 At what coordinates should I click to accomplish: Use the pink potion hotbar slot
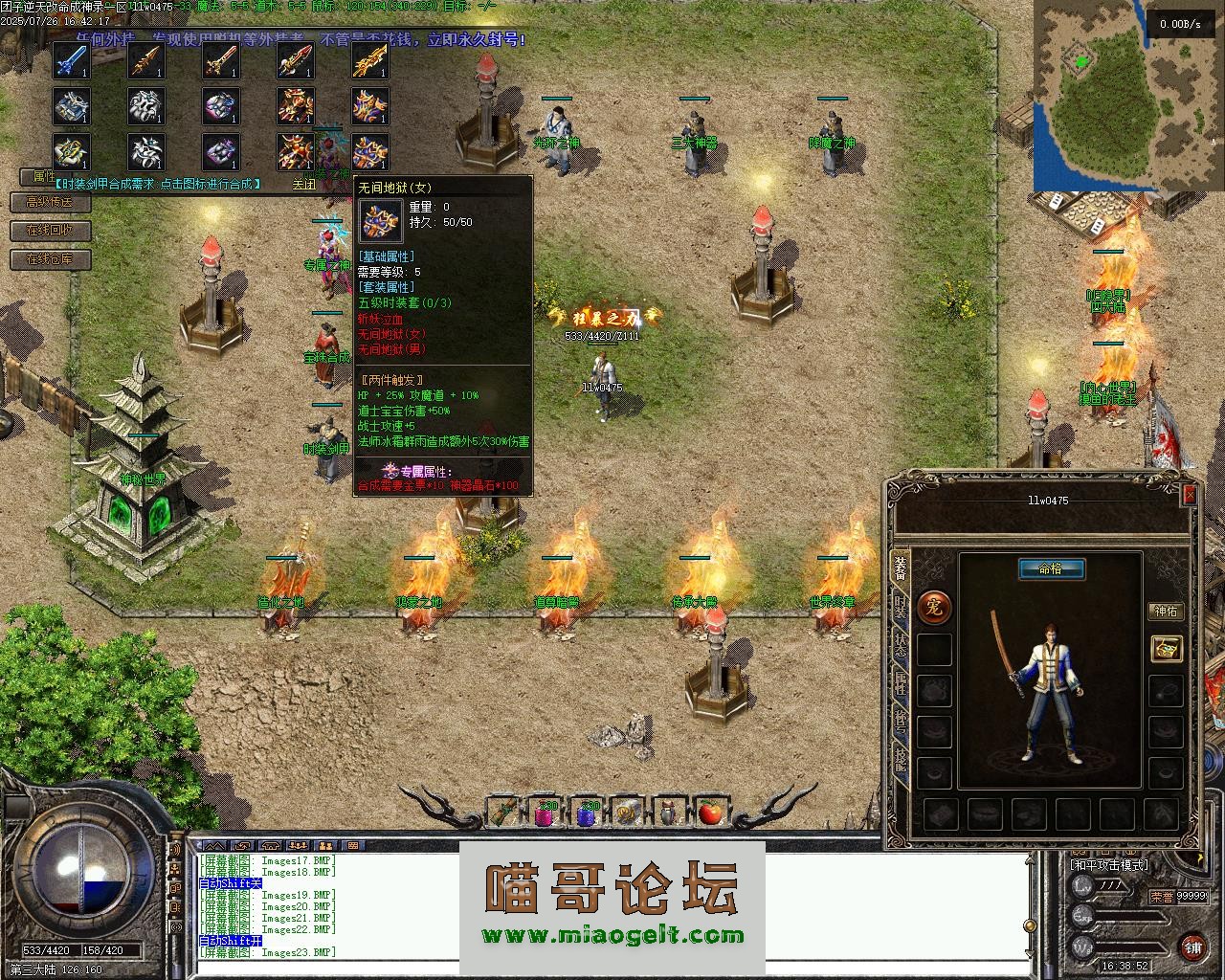point(546,813)
